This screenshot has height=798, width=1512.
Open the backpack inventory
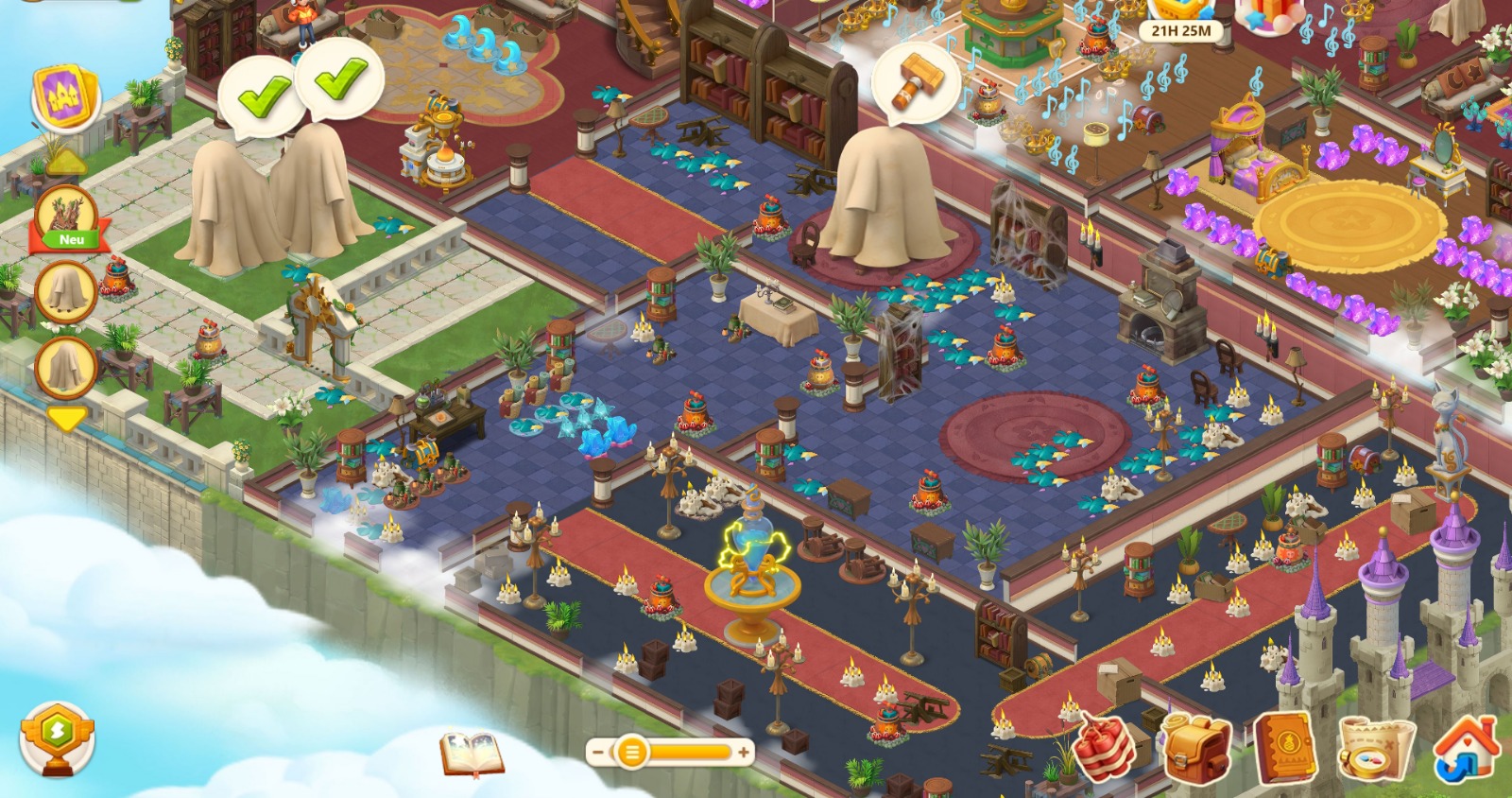[x=1195, y=749]
